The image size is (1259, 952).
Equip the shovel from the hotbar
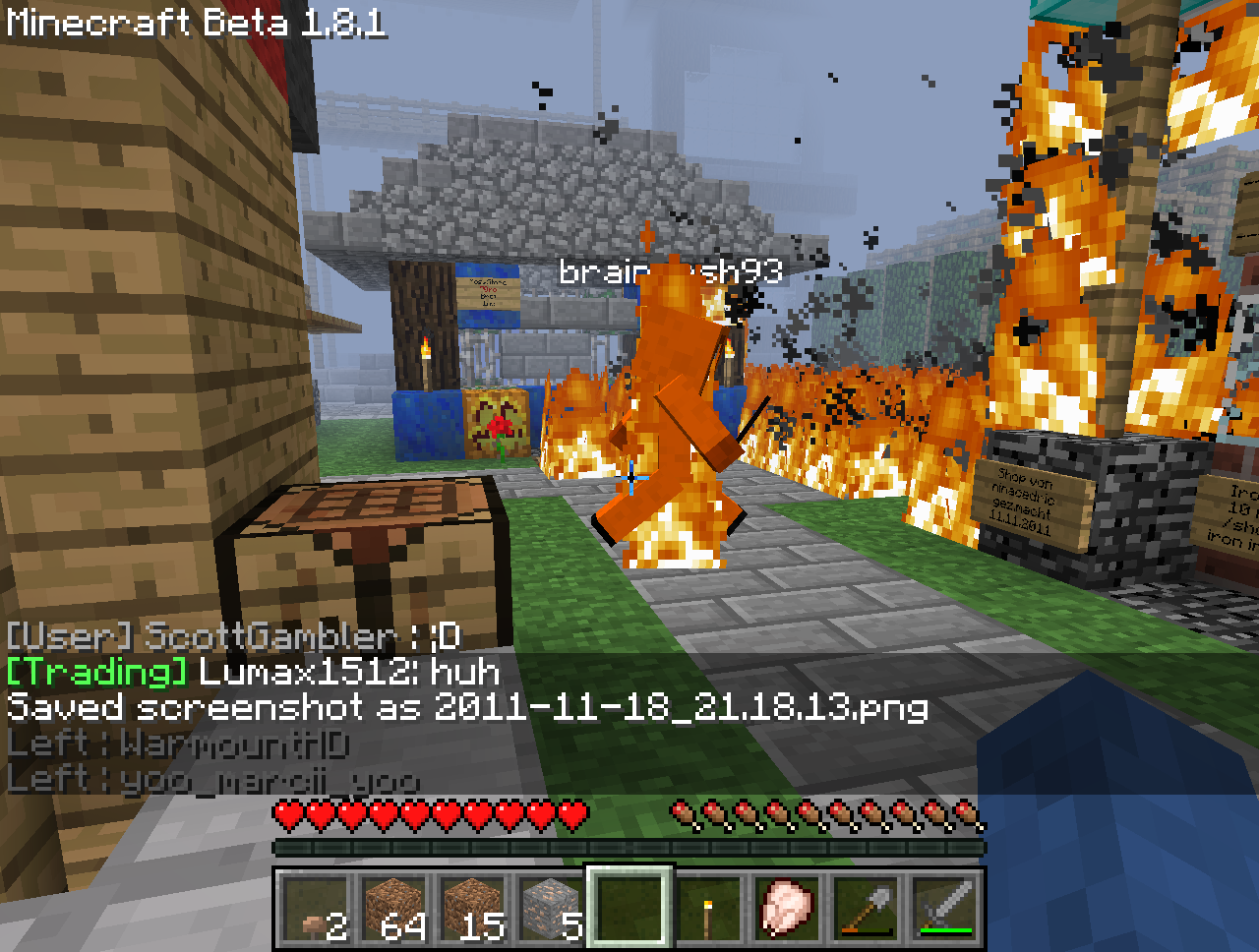click(866, 909)
